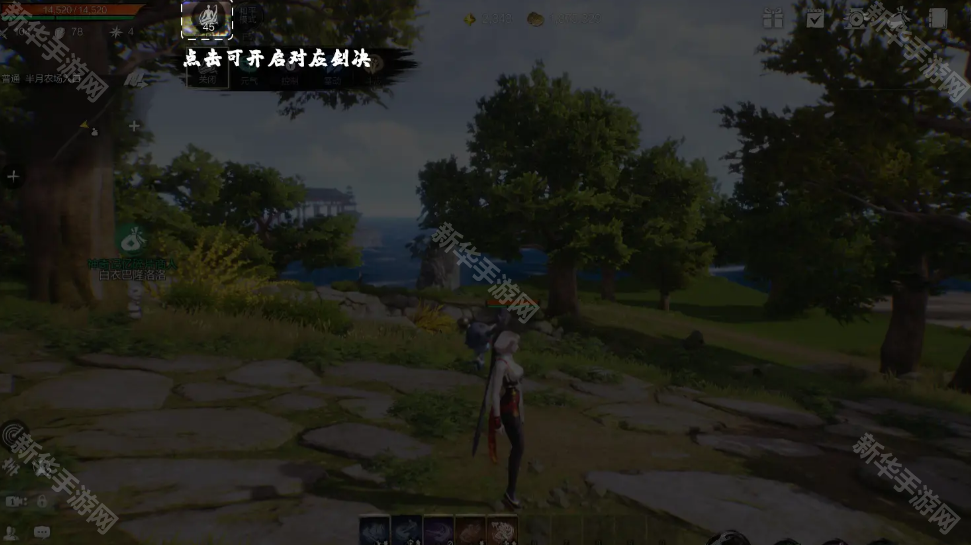
Task: Open the notebook journal icon
Action: point(937,18)
